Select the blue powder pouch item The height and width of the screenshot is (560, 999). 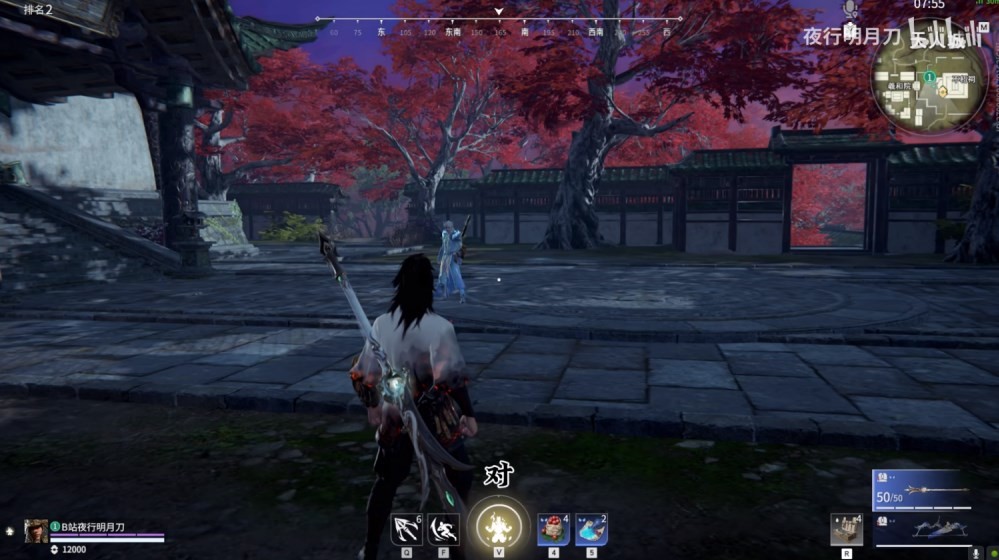(591, 527)
